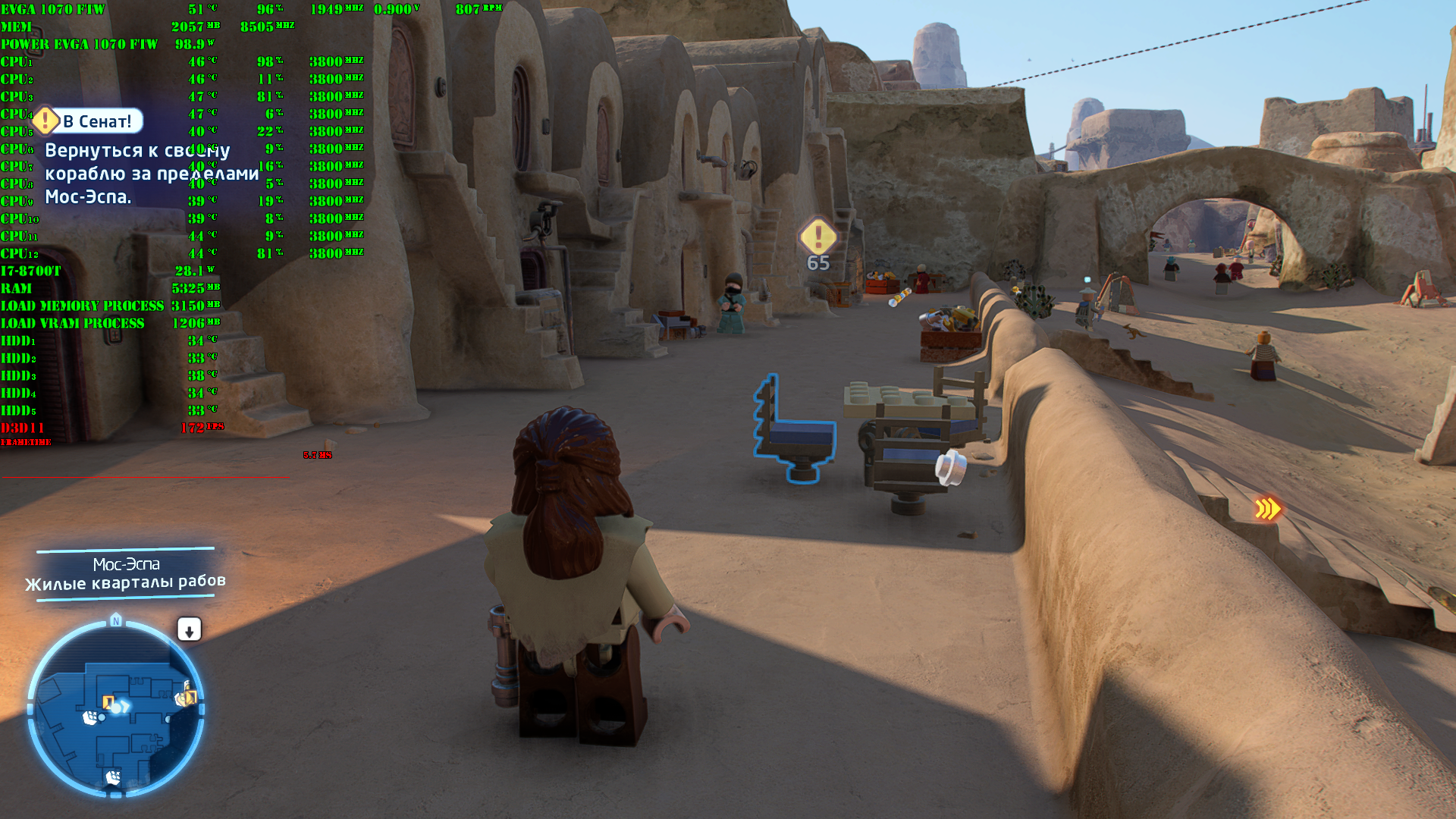The image size is (1456, 819).
Task: Click the circular minimap
Action: click(116, 710)
